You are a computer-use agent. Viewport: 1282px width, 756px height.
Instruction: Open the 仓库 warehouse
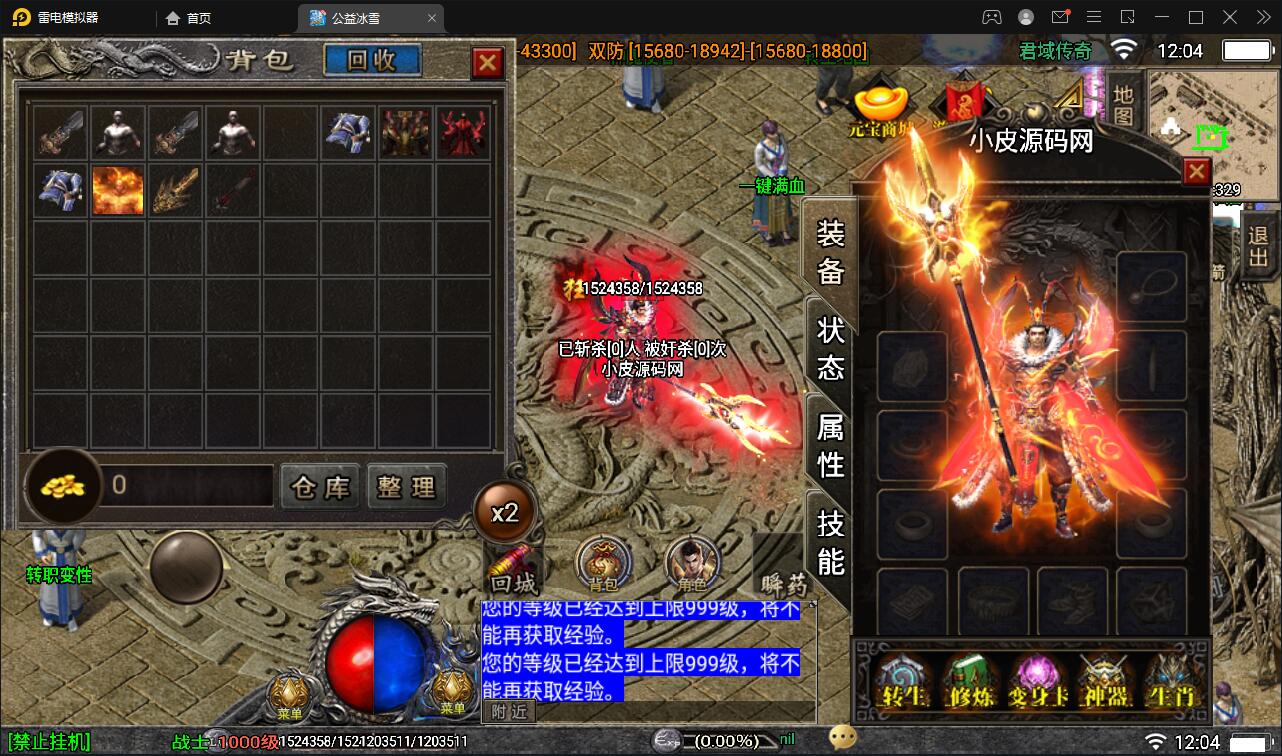pos(321,487)
